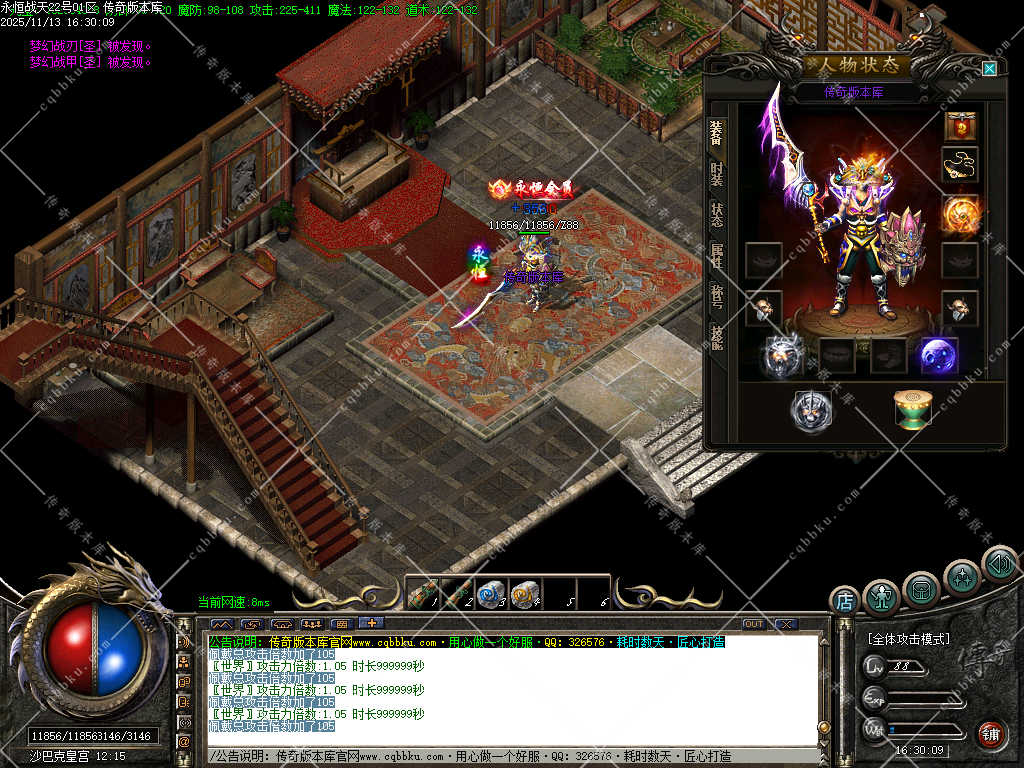Toggle sound with the speaker button
The width and height of the screenshot is (1024, 768).
[x=999, y=563]
